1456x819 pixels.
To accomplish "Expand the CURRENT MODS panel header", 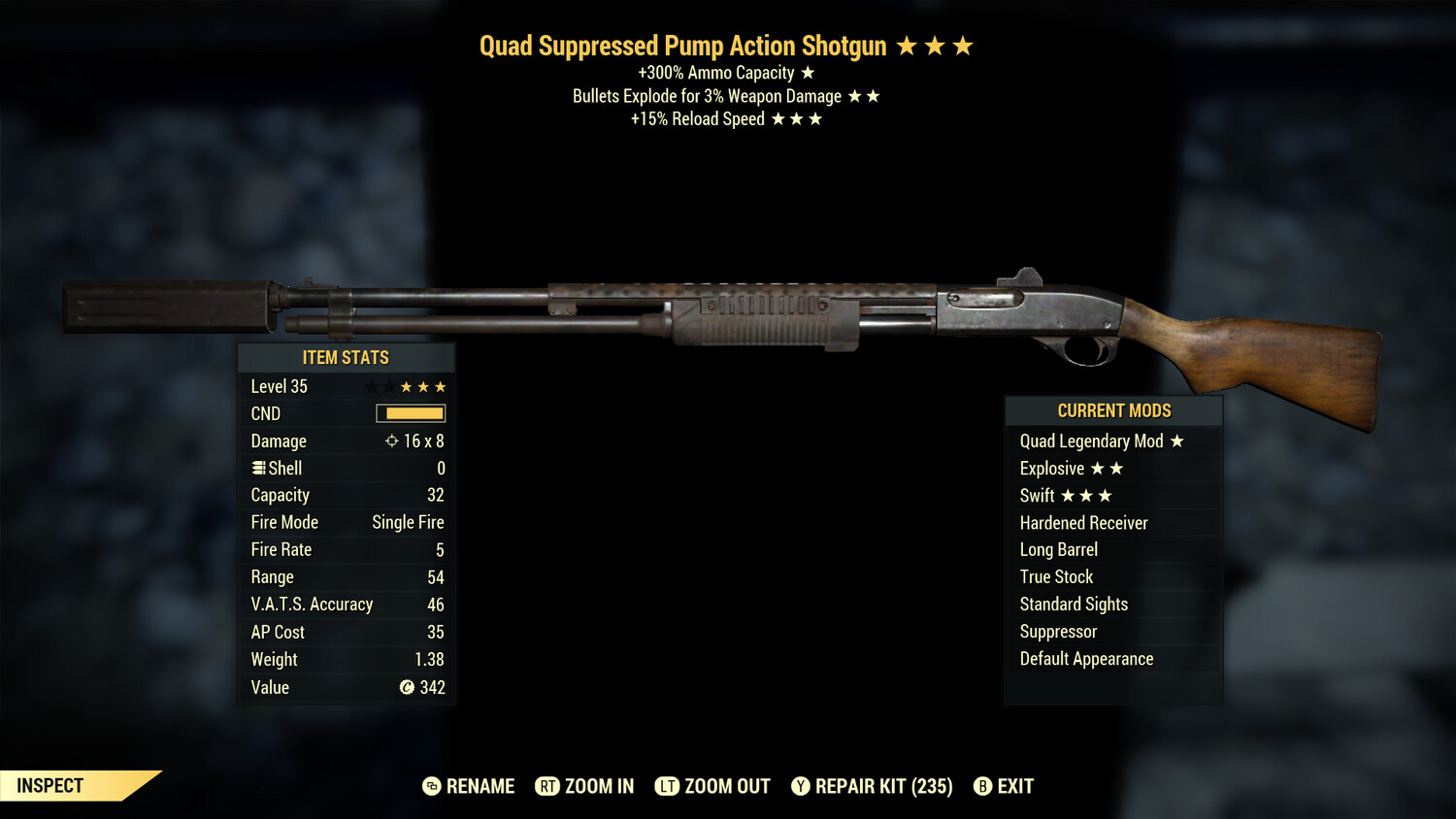I will point(1113,409).
